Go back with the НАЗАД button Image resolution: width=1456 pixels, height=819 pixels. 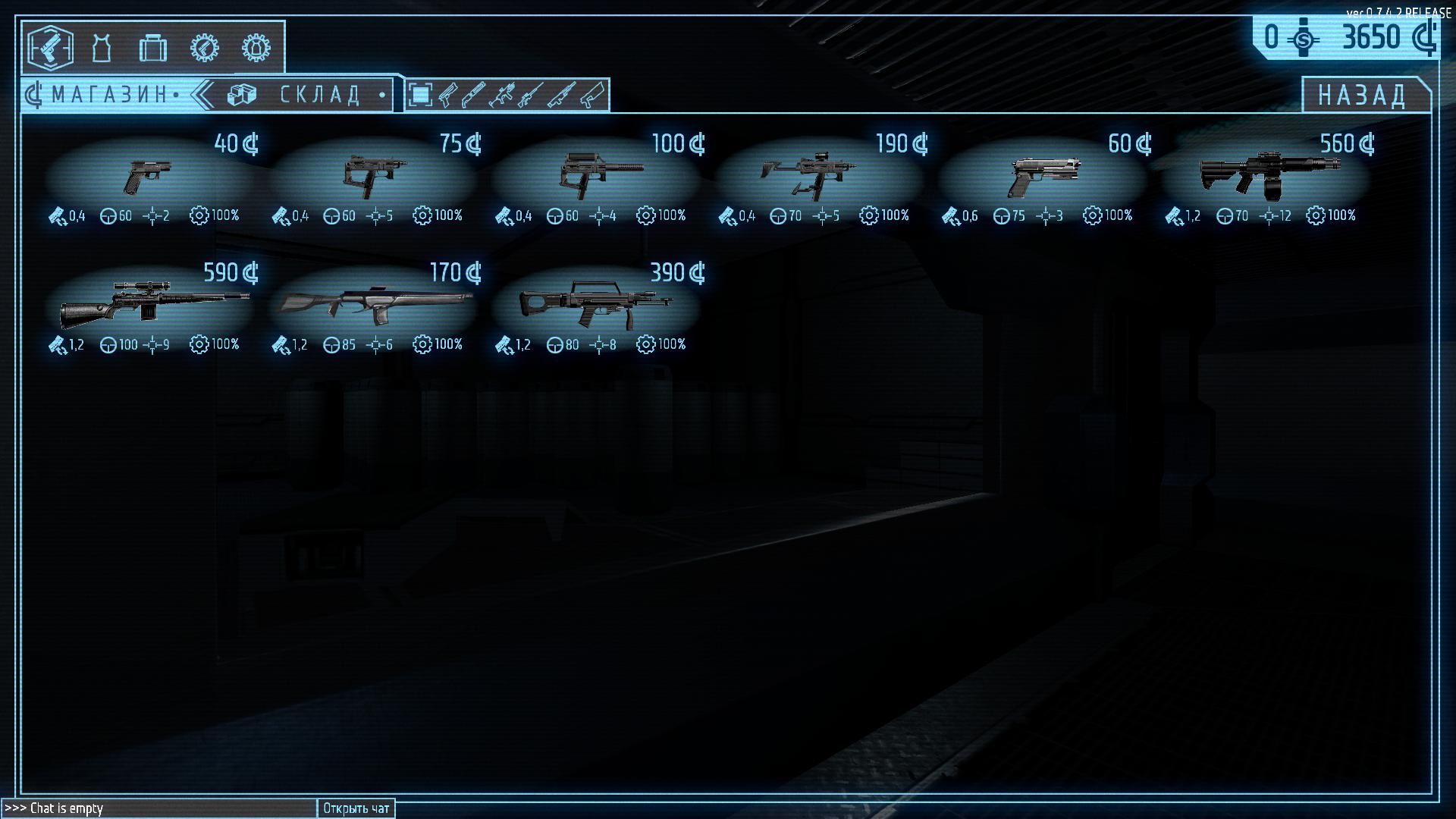(1363, 95)
